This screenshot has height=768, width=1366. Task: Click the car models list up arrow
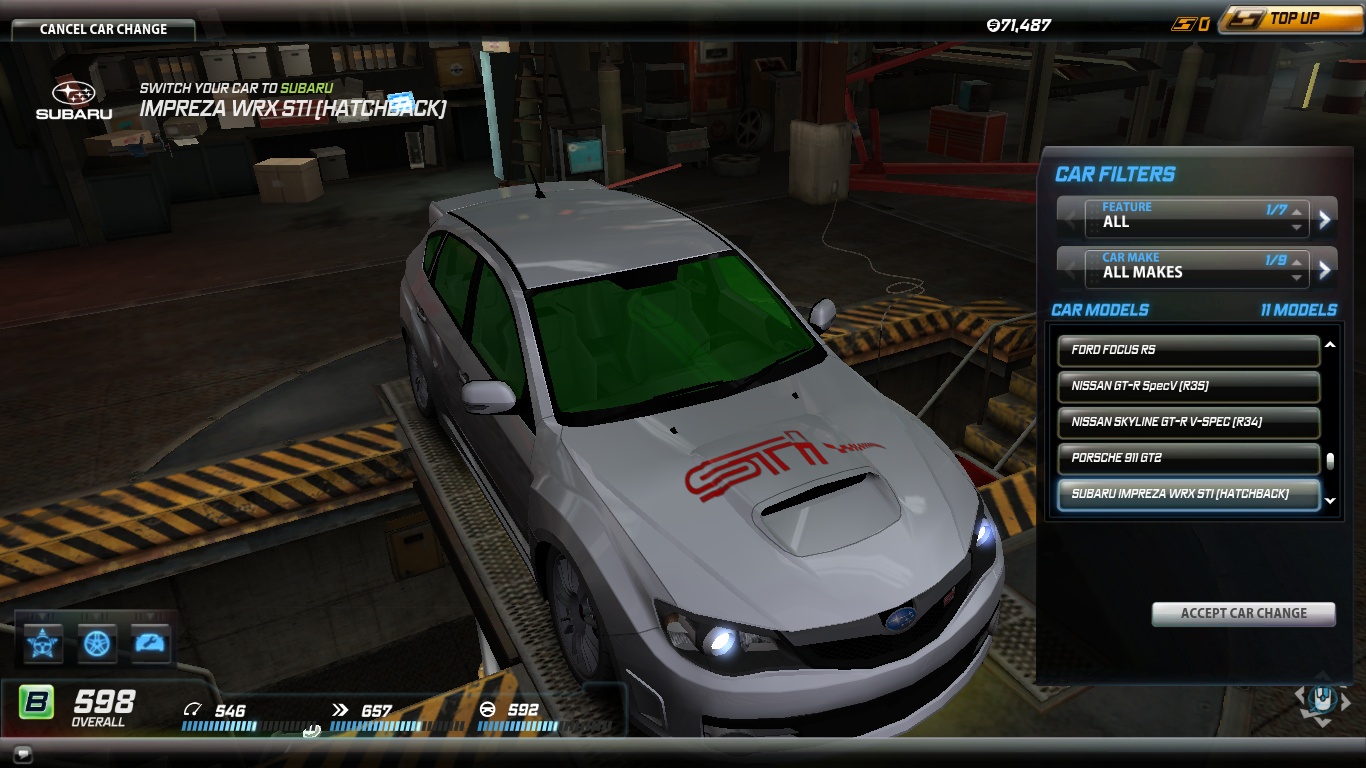1330,345
